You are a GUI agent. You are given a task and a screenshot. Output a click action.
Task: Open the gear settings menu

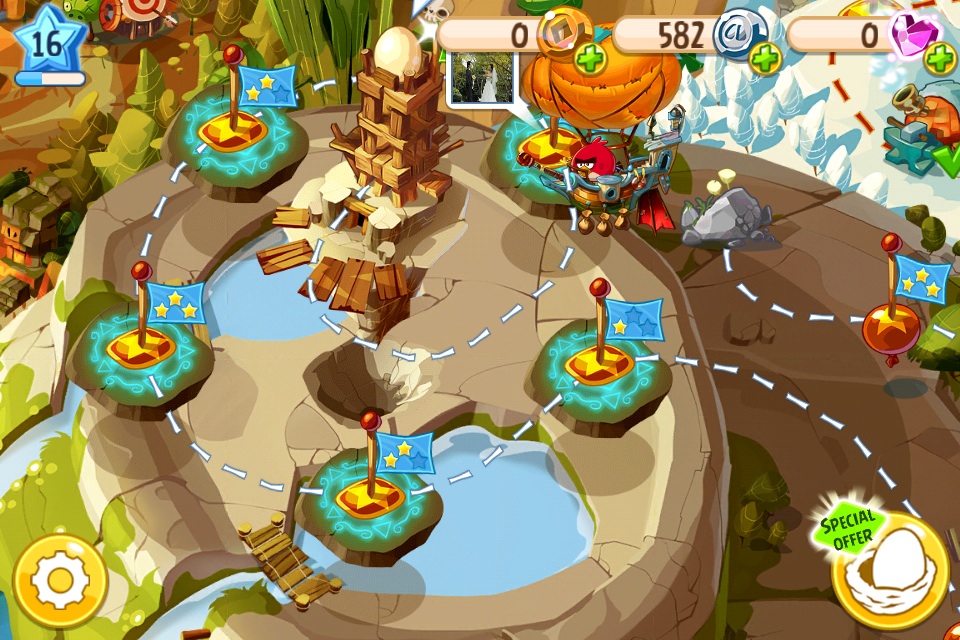(x=61, y=580)
